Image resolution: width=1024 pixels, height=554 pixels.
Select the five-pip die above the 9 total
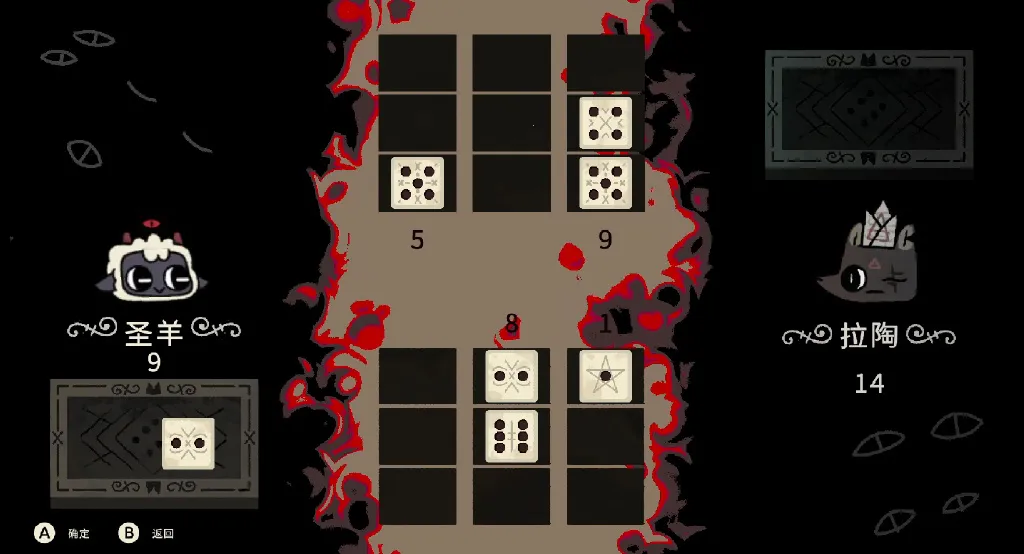click(x=605, y=182)
